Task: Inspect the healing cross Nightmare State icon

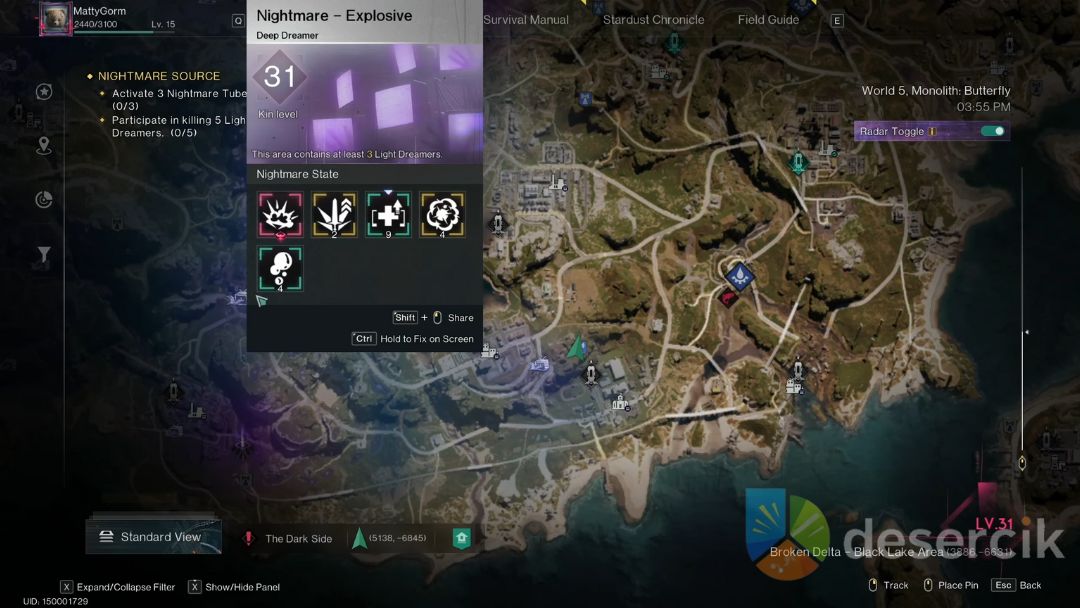Action: (x=388, y=213)
